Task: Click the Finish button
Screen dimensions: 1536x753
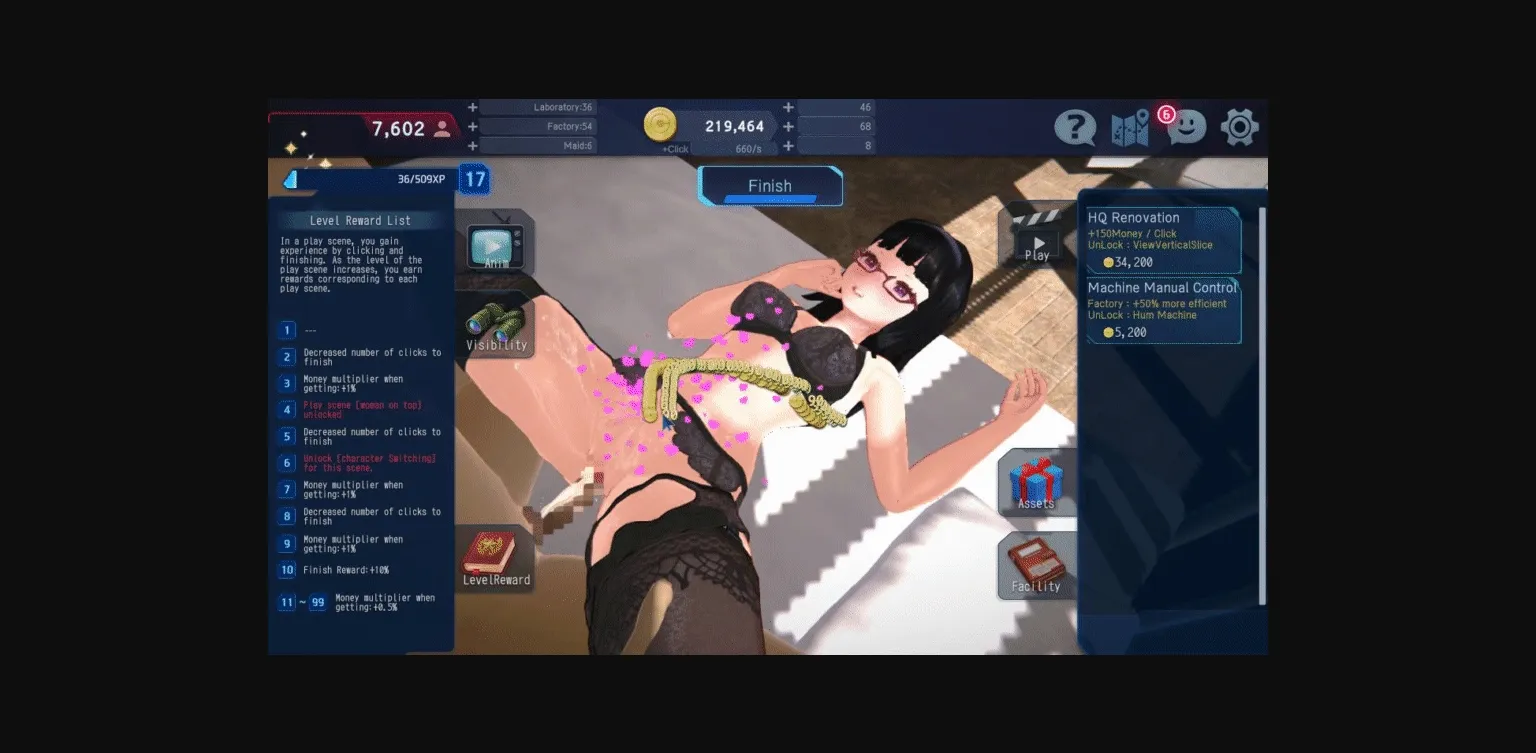Action: 770,186
